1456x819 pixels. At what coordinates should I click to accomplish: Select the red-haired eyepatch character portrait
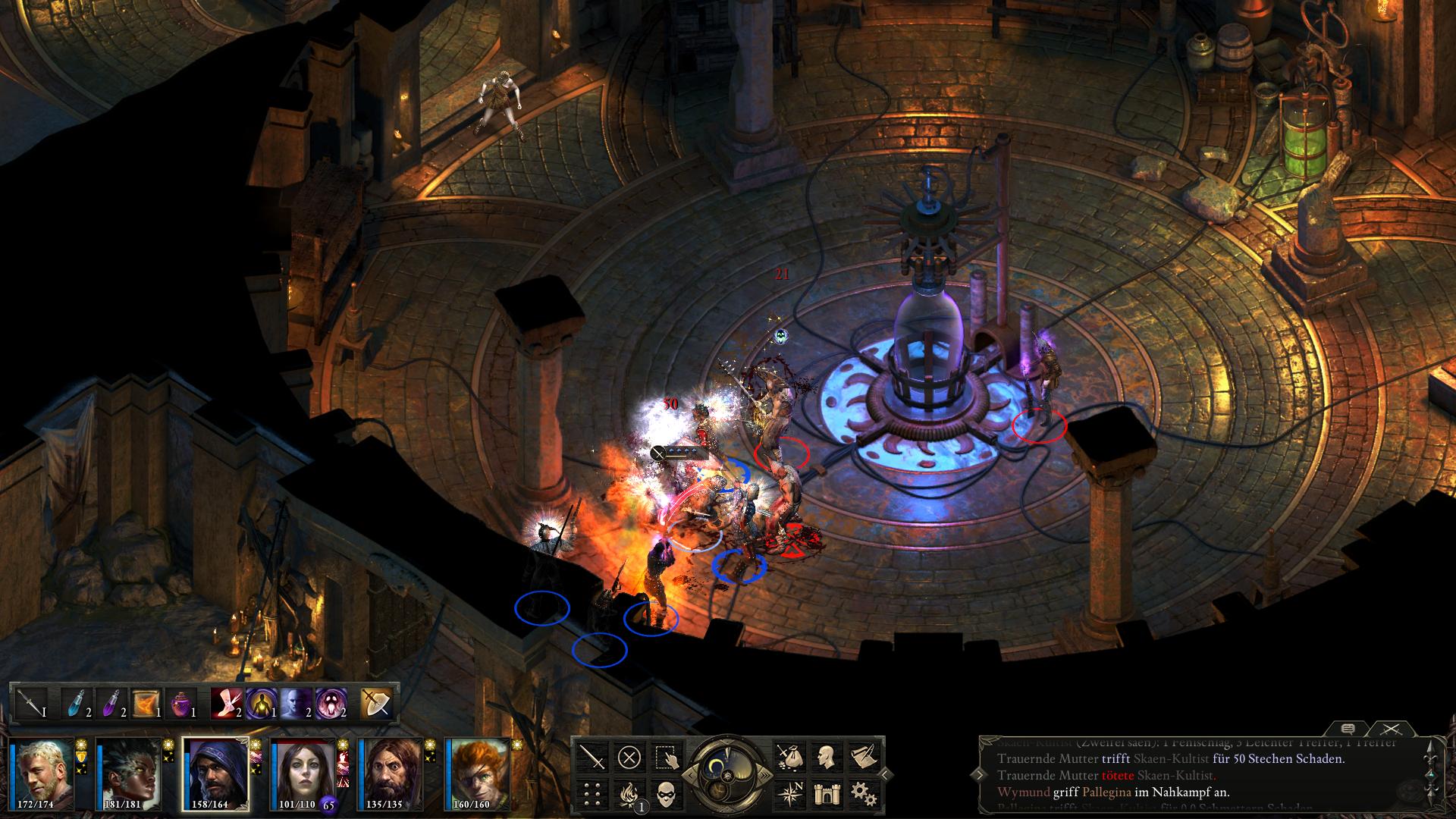[477, 773]
